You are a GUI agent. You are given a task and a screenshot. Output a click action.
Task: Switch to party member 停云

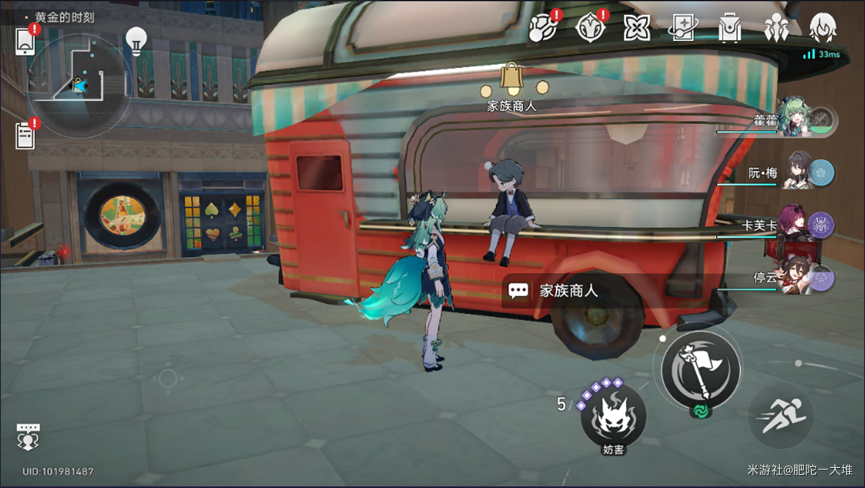click(x=798, y=276)
